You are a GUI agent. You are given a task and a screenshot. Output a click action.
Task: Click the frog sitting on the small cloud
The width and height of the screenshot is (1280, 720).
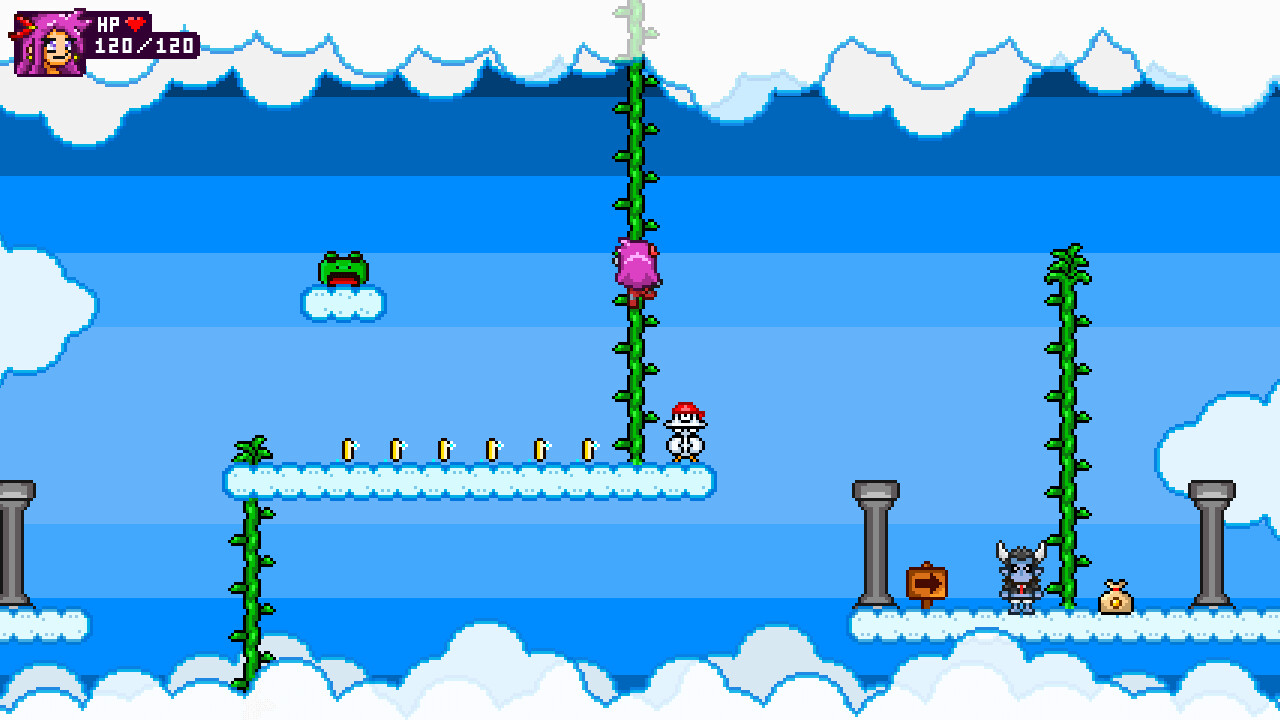(345, 270)
